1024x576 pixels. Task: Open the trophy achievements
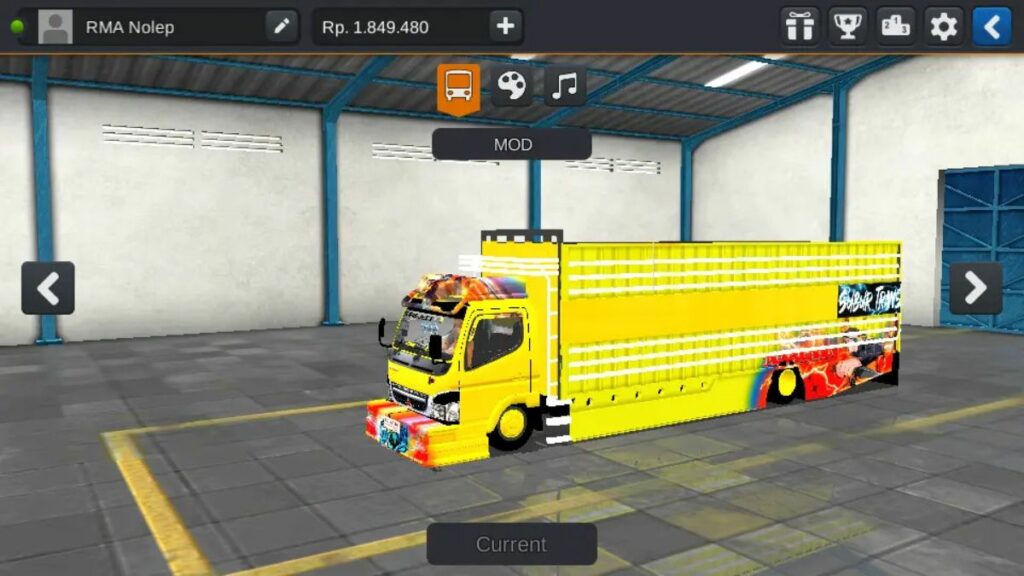pos(848,27)
